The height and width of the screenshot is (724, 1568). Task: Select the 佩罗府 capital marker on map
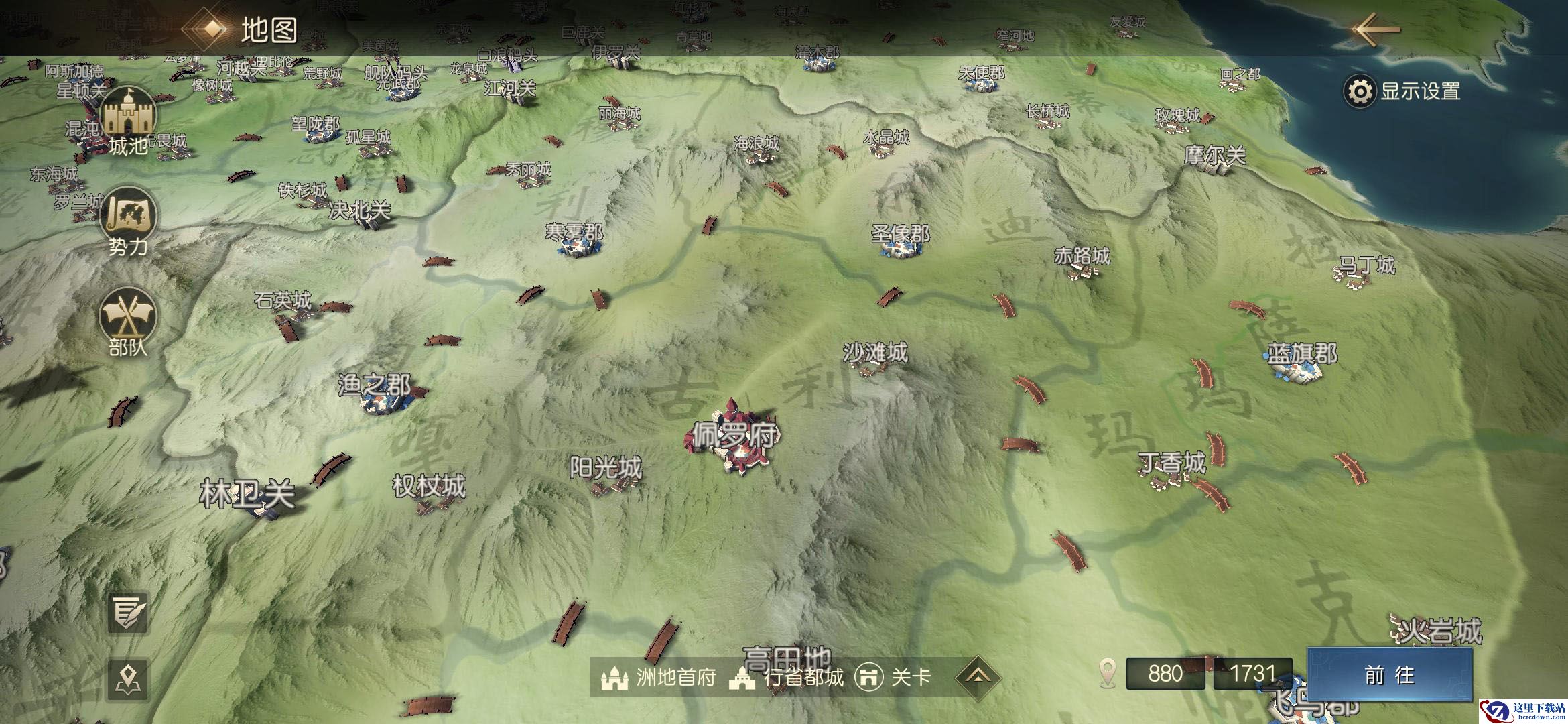click(x=732, y=443)
